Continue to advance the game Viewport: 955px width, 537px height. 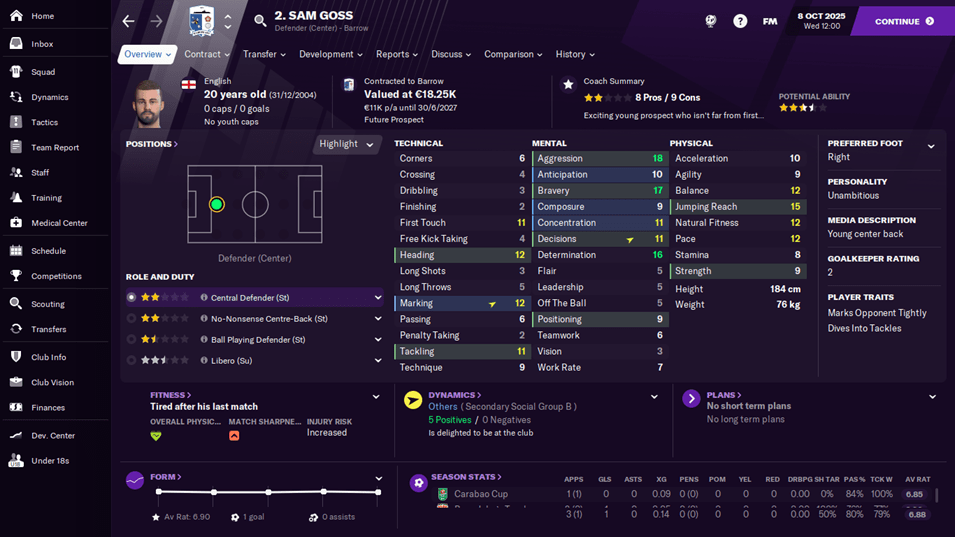(903, 21)
